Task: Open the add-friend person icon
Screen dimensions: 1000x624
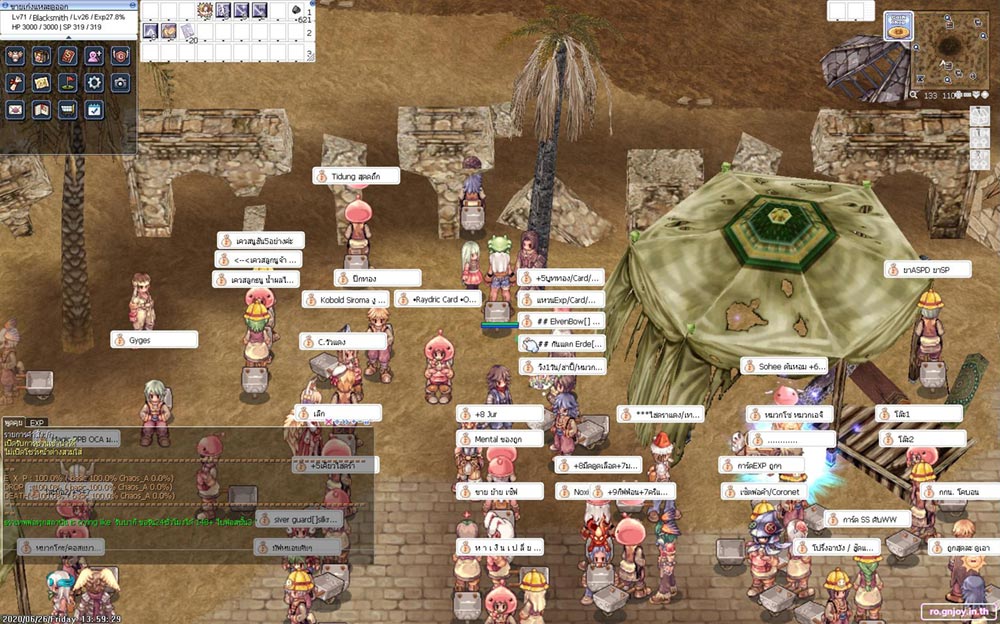Action: point(94,56)
